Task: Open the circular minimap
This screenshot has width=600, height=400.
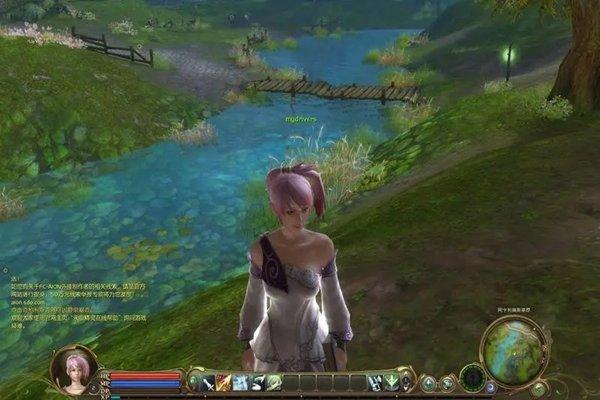Action: pos(512,349)
